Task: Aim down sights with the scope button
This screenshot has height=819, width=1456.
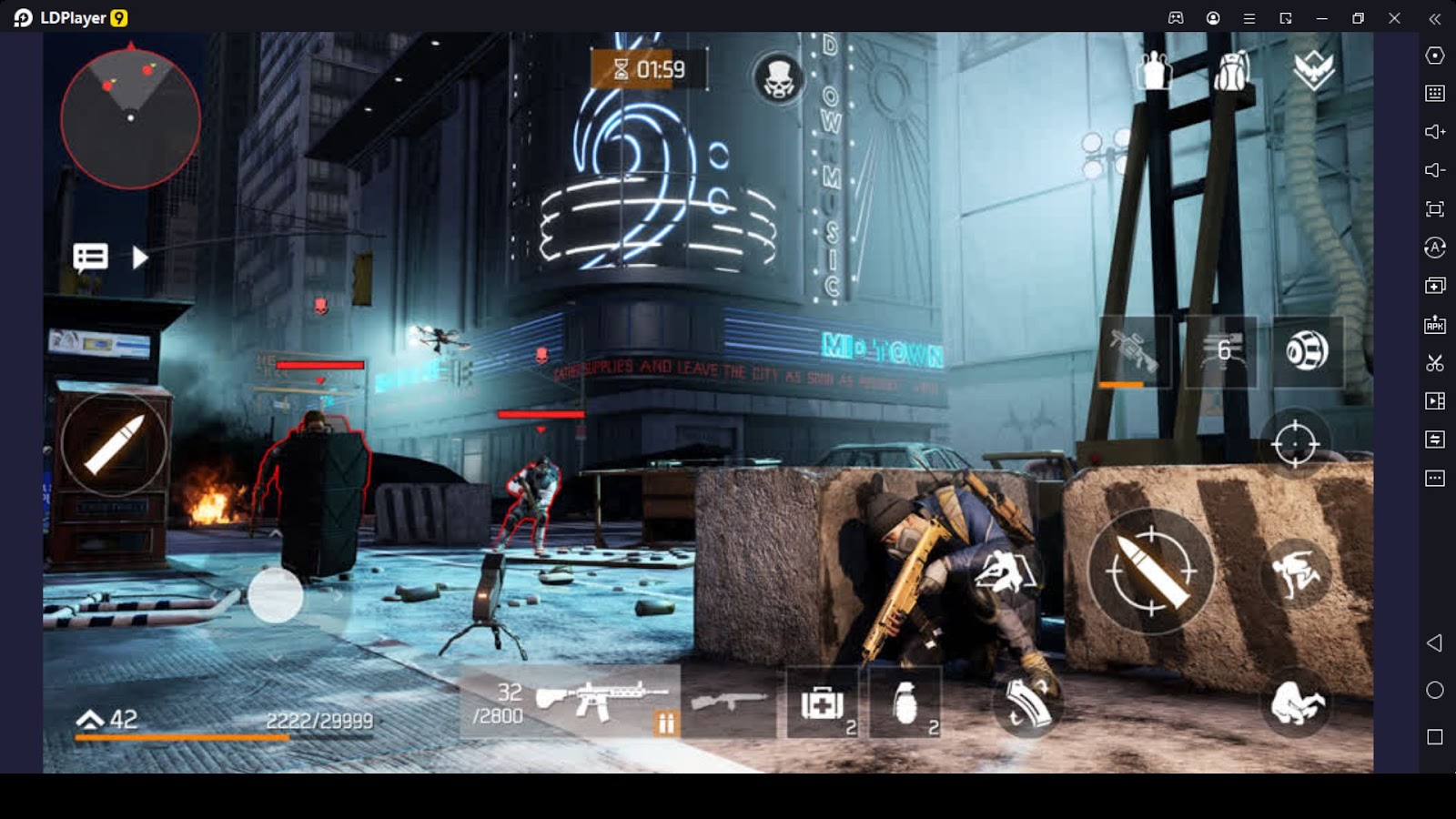Action: tap(1295, 444)
